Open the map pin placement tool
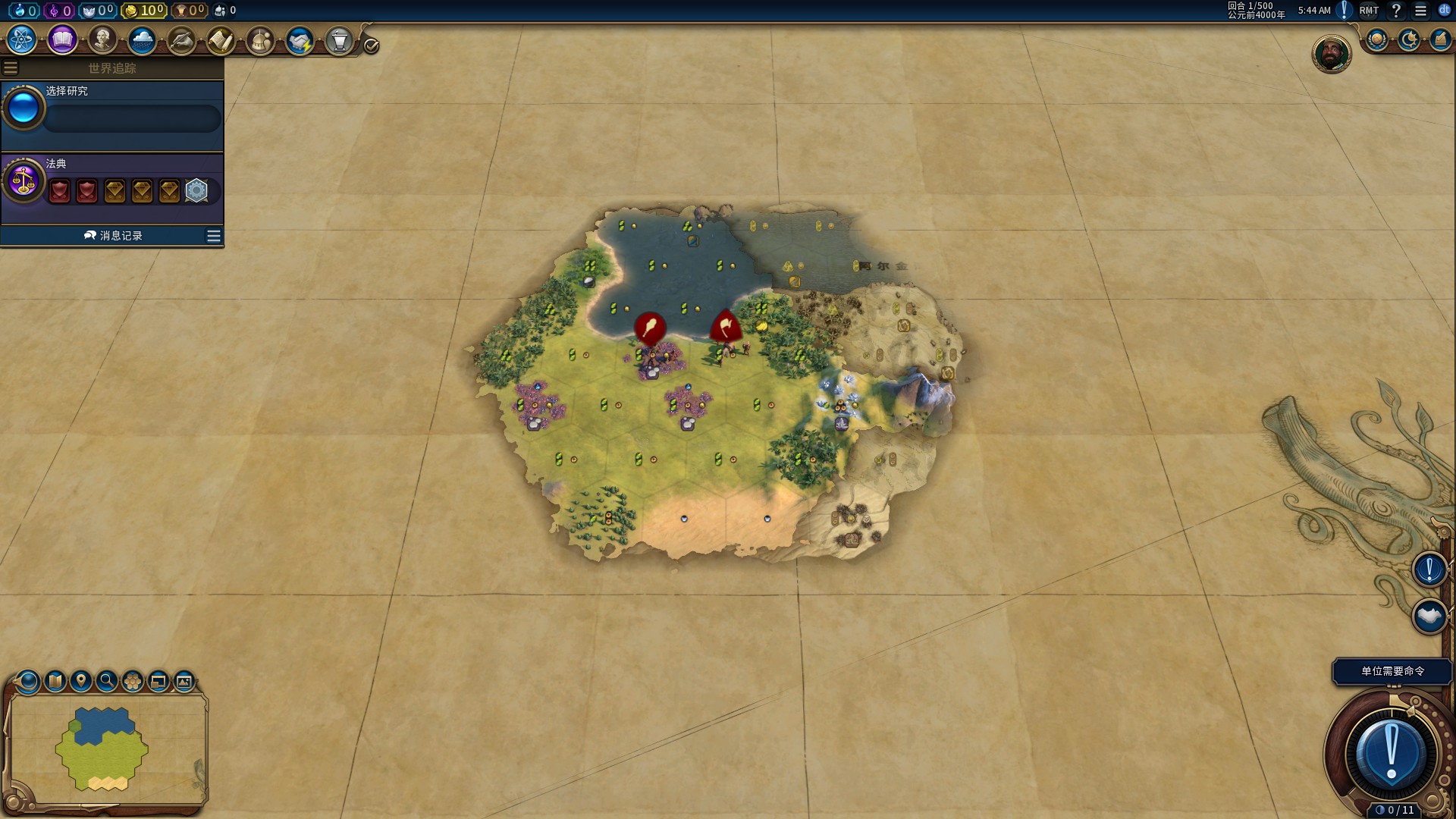The image size is (1456, 819). (81, 681)
